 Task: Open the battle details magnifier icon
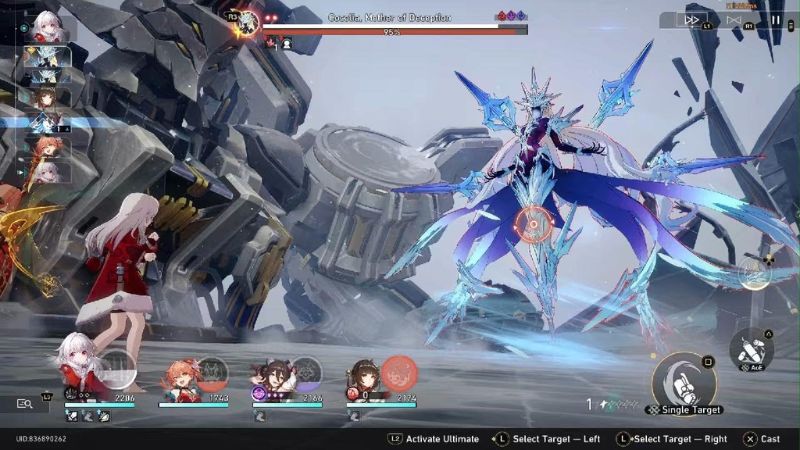click(x=25, y=403)
